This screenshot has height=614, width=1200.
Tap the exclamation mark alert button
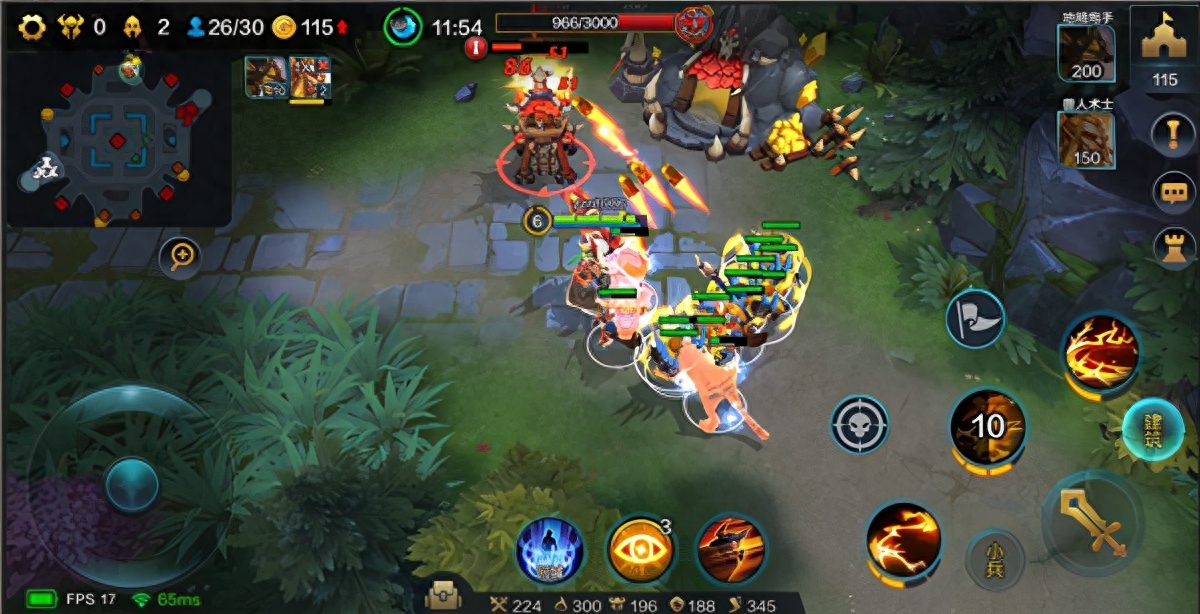pyautogui.click(x=1174, y=134)
